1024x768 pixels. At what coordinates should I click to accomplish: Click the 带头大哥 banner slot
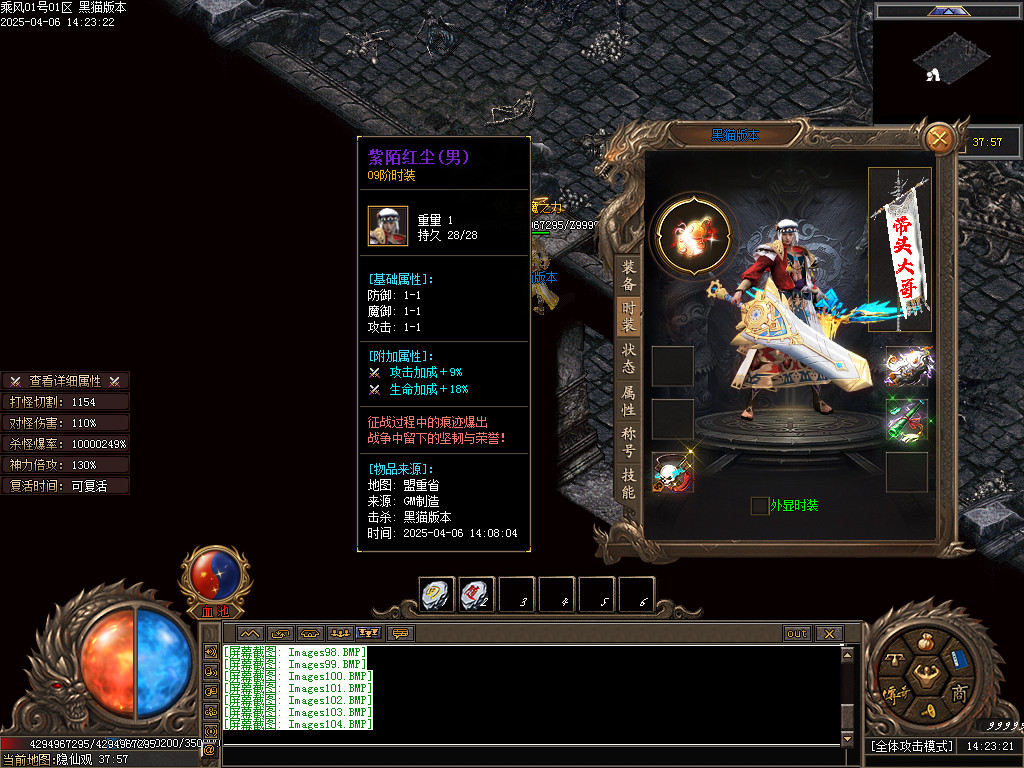[900, 250]
